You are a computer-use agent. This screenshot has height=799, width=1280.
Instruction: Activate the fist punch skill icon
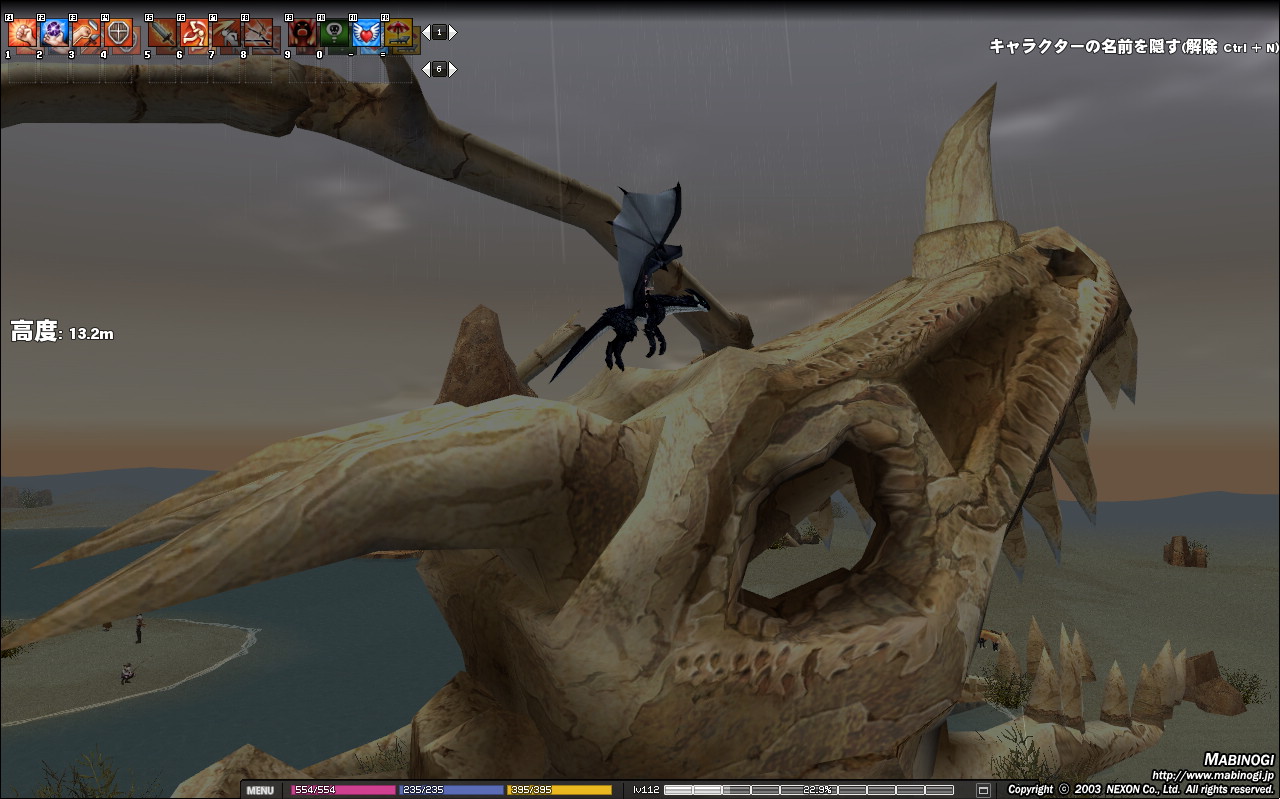pyautogui.click(x=22, y=33)
